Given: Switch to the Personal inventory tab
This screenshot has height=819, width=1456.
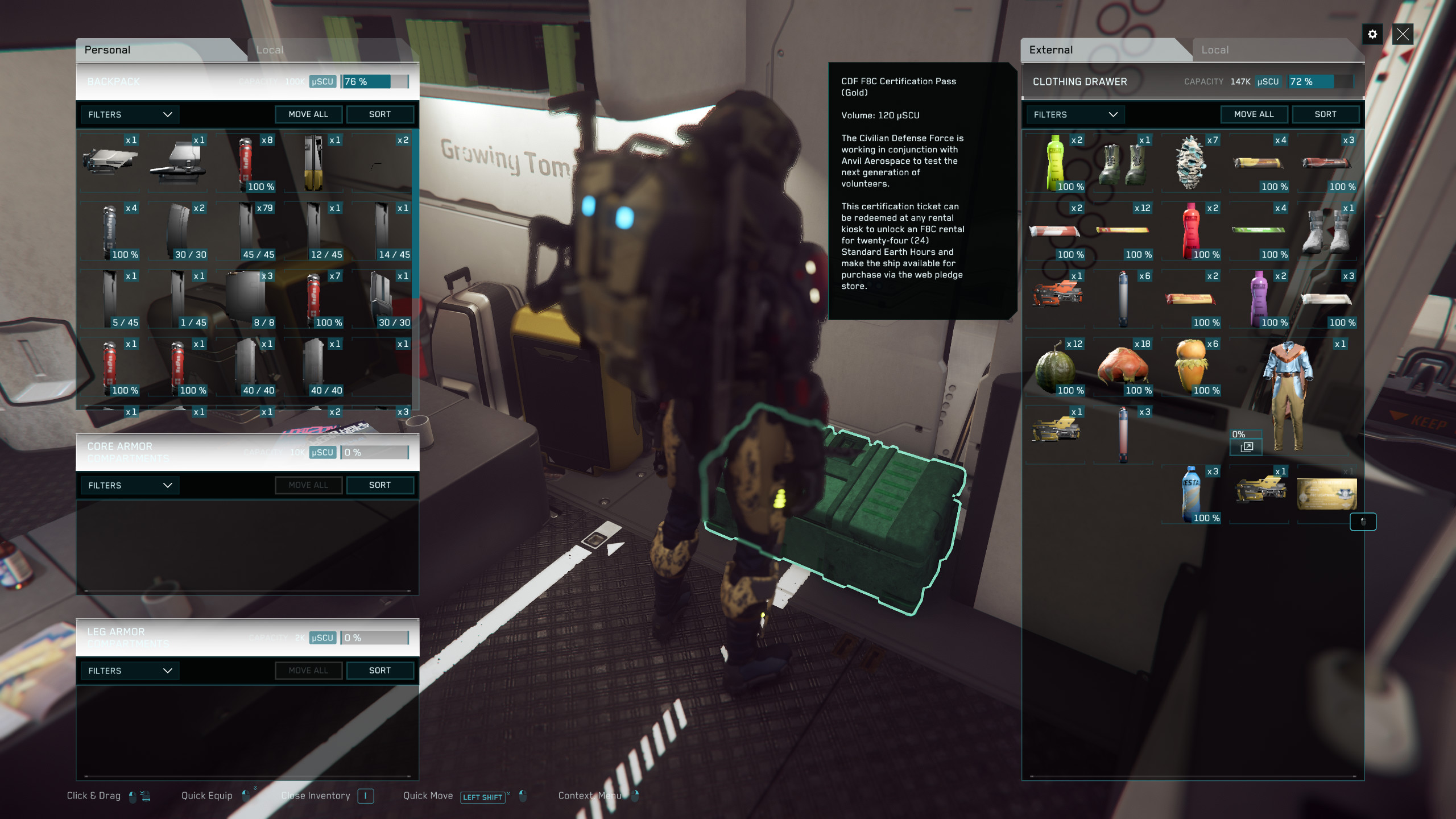Looking at the screenshot, I should click(x=108, y=50).
